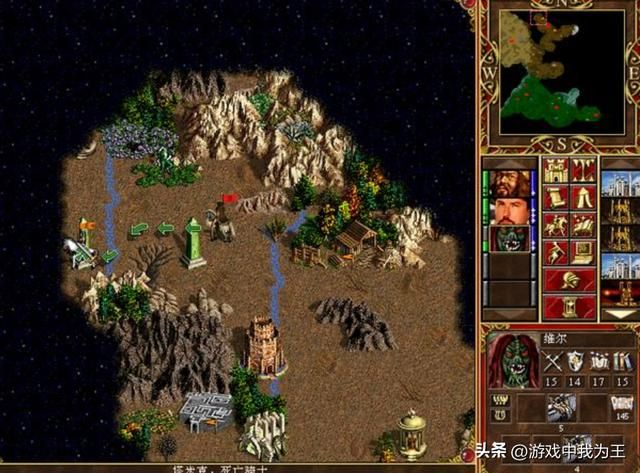This screenshot has height=473, width=640.
Task: Select the topmost town in the town list
Action: pyautogui.click(x=620, y=184)
